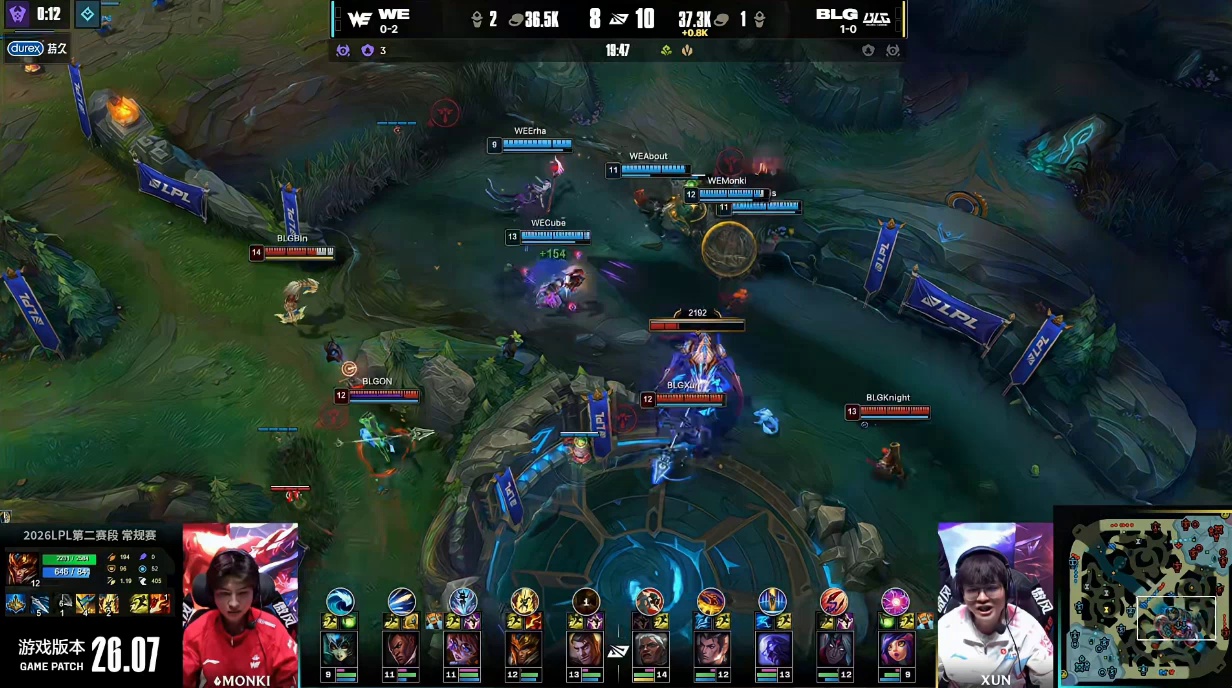1232x688 pixels.
Task: Click Nami's tidal wave ultimate icon
Action: (339, 601)
